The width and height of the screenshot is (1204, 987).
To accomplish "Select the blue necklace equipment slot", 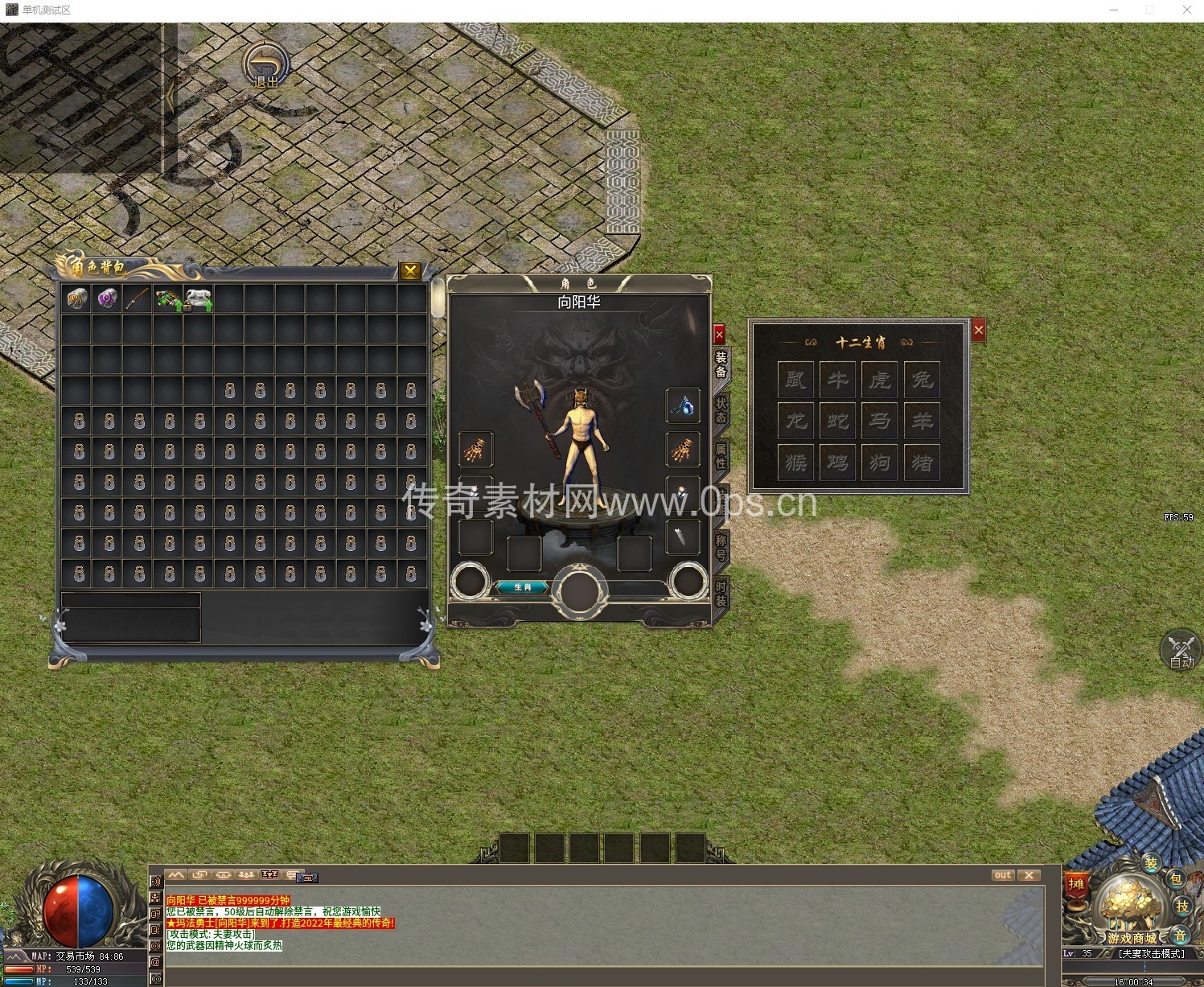I will [x=683, y=406].
